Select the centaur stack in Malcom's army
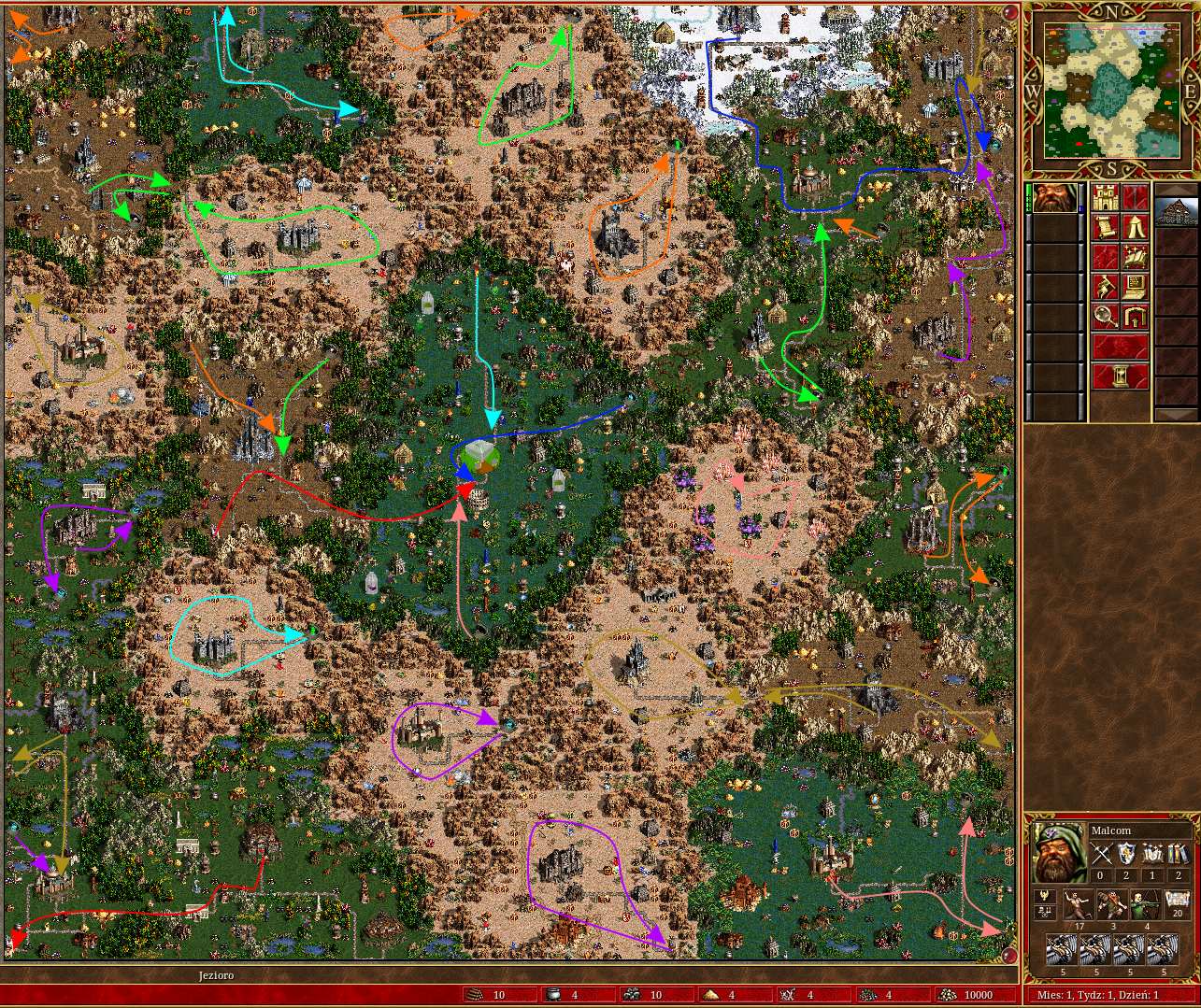Image resolution: width=1201 pixels, height=1008 pixels. point(1080,905)
